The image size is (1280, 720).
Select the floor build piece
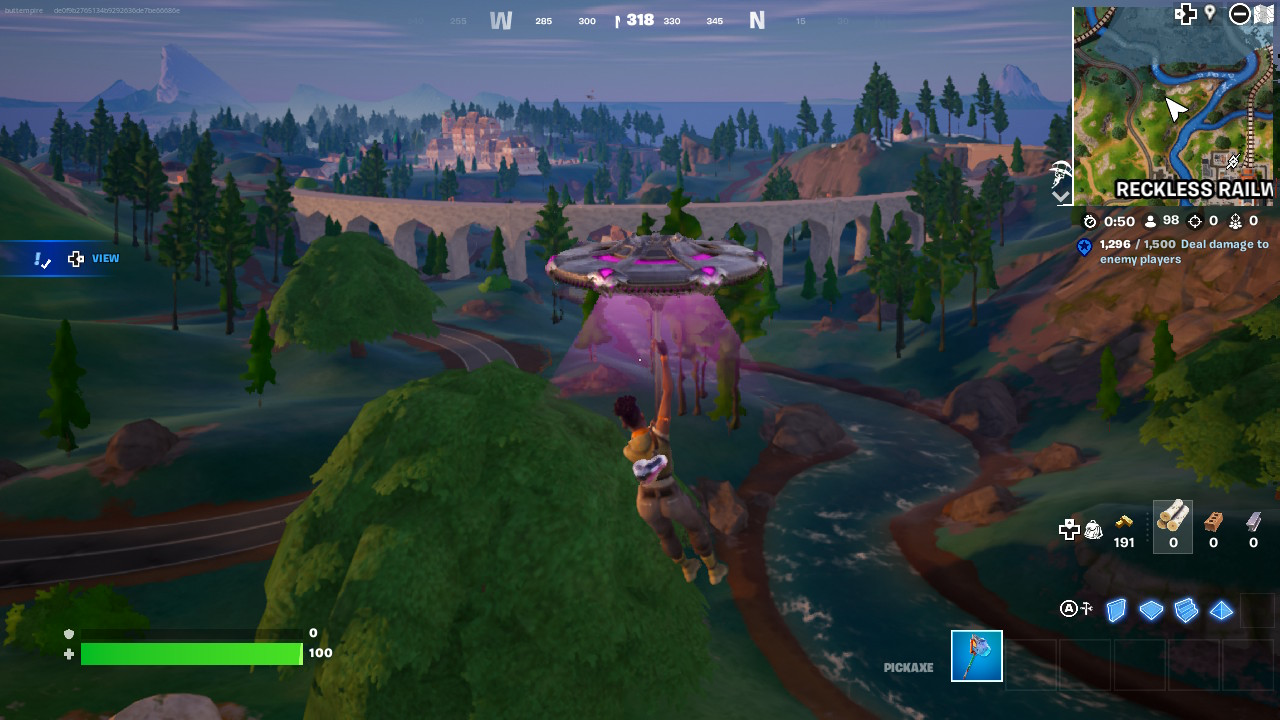(x=1151, y=610)
